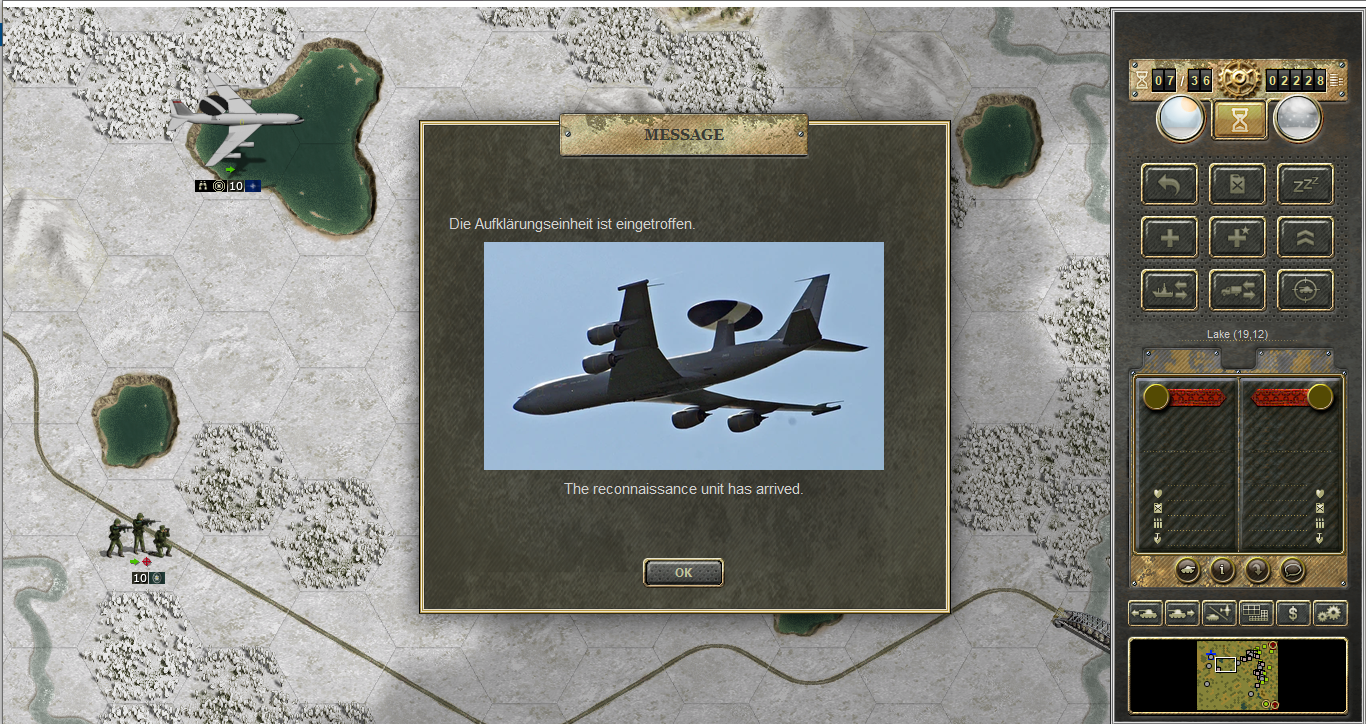1366x724 pixels.
Task: Click the plain plus replacements button
Action: click(x=1169, y=237)
